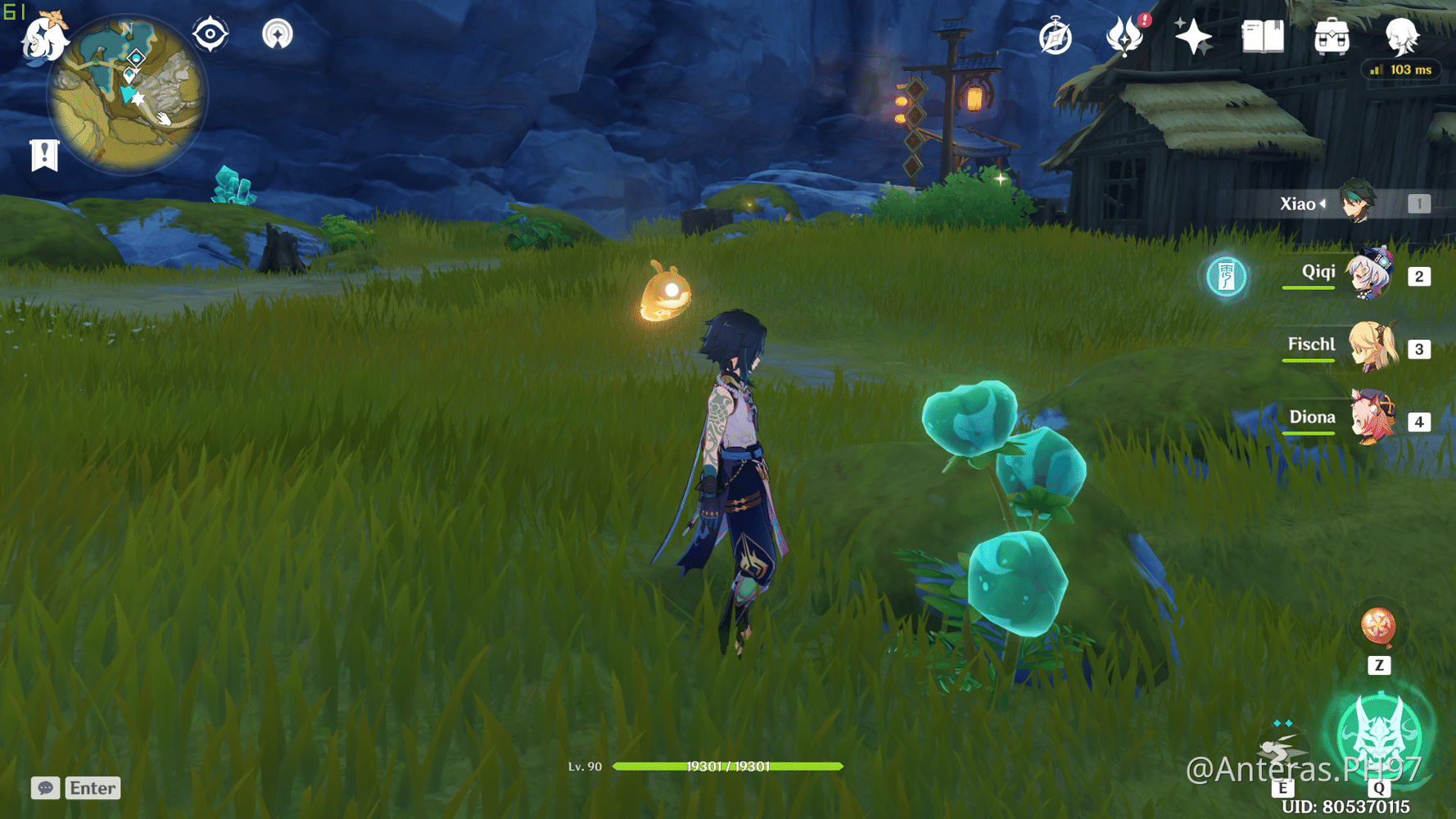The image size is (1456, 819).
Task: Open the Inventory backpack icon
Action: click(x=1331, y=36)
